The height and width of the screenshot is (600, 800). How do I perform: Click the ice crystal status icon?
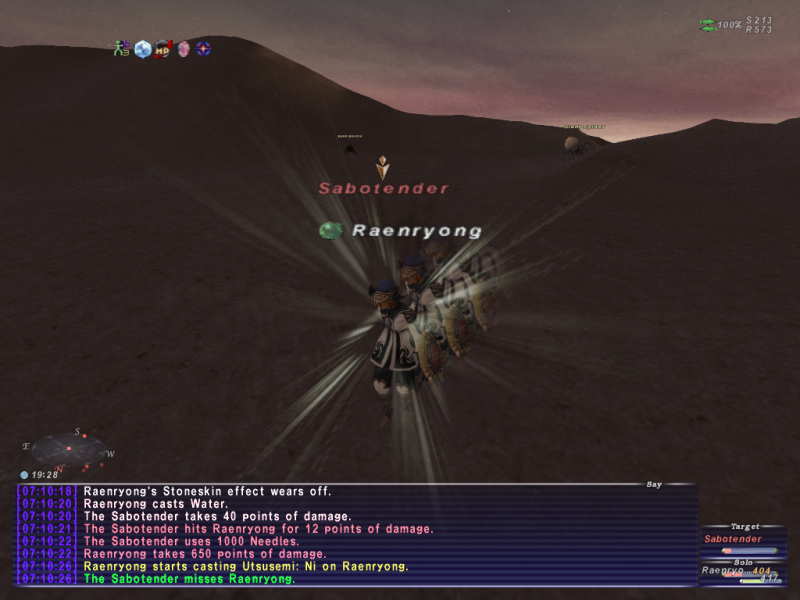click(x=143, y=48)
